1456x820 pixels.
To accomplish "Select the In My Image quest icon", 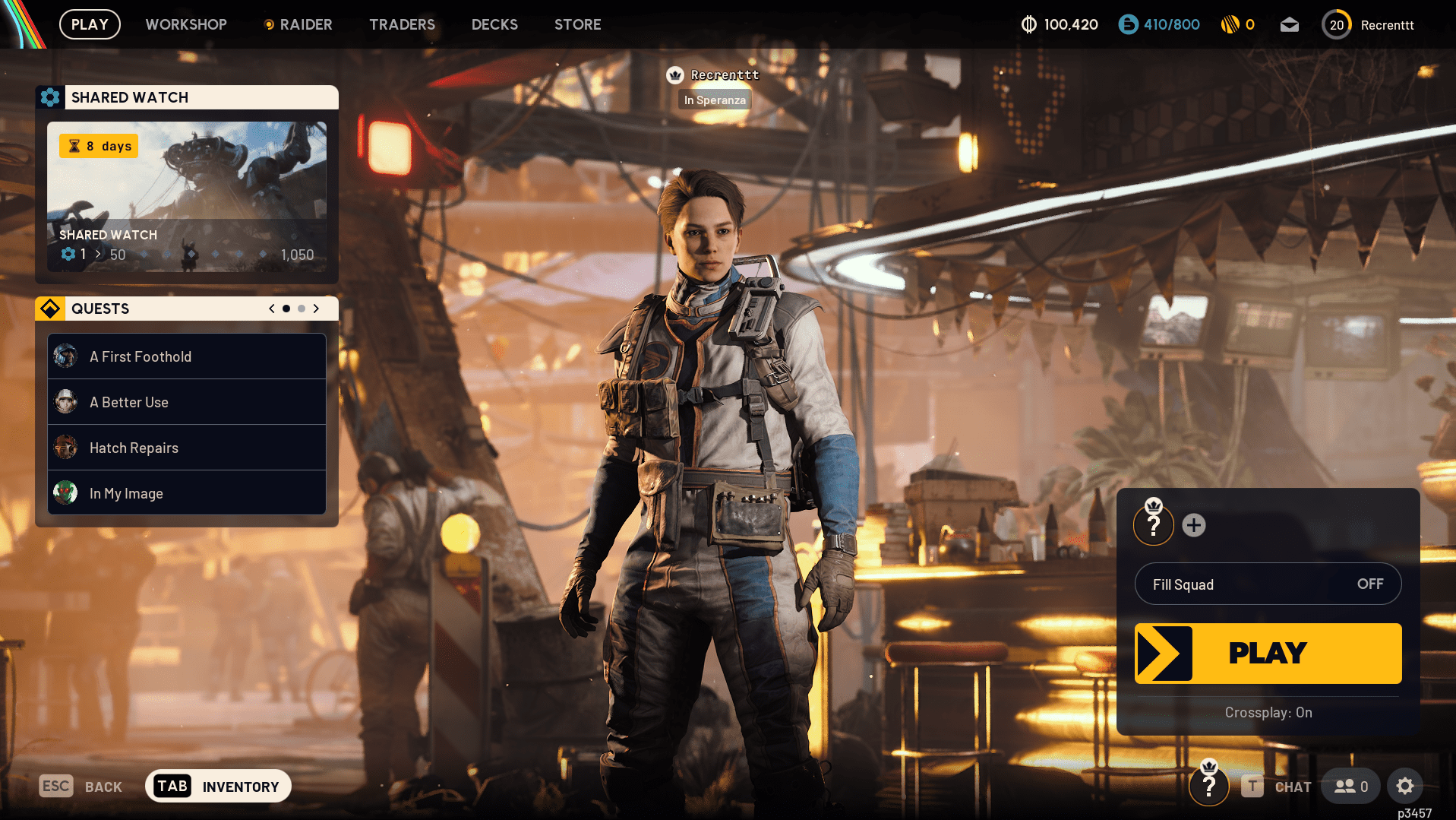I will [65, 492].
